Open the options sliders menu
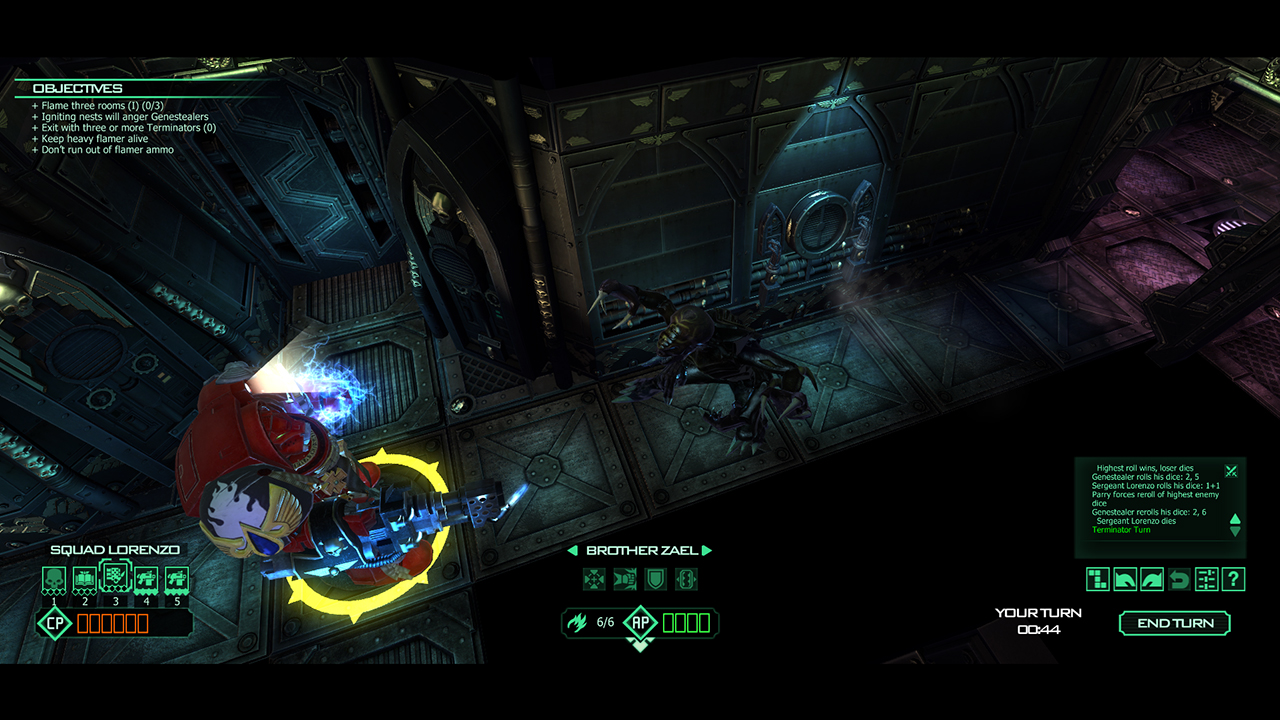This screenshot has width=1280, height=720. (x=1206, y=579)
